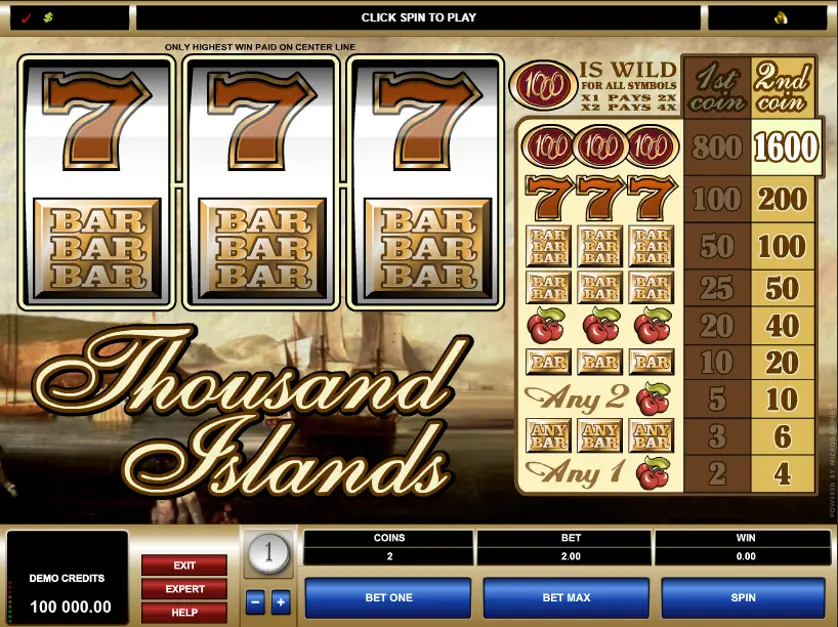This screenshot has height=627, width=838.
Task: Decrease coin size with the minus button
Action: click(x=256, y=602)
